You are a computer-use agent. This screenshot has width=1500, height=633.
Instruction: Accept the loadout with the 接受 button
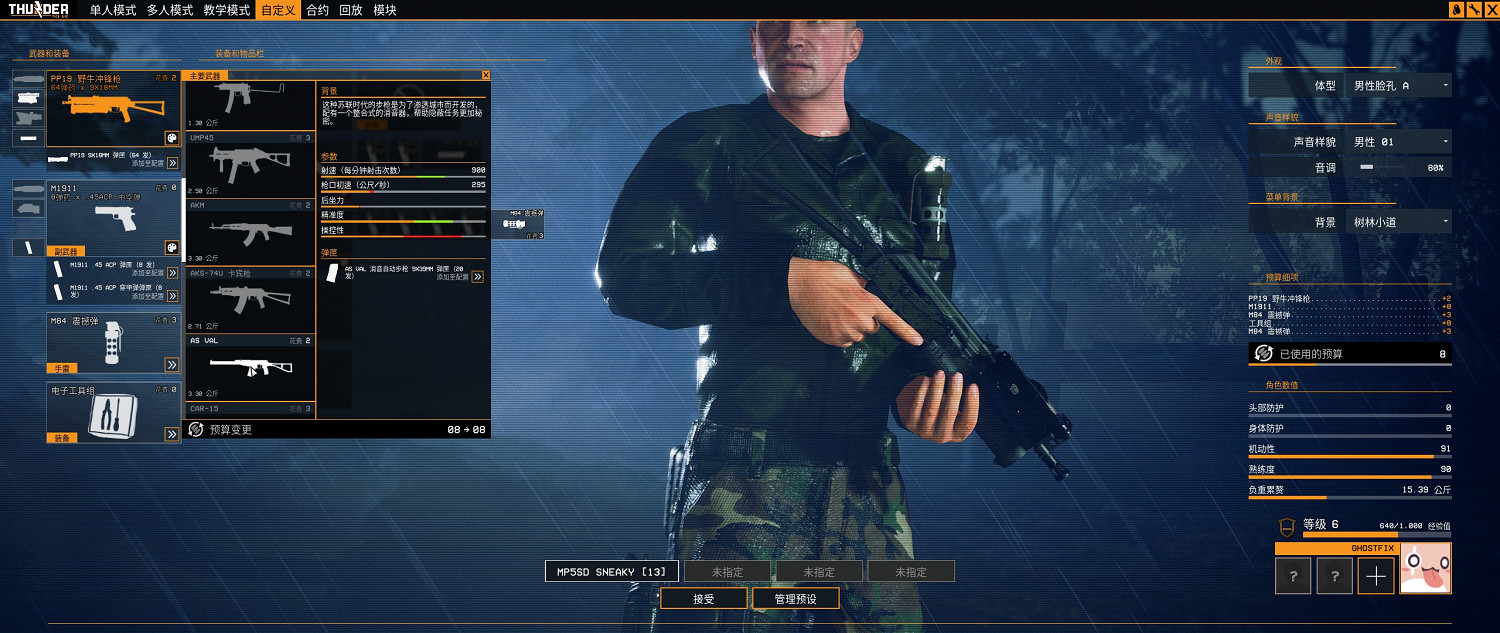(703, 599)
